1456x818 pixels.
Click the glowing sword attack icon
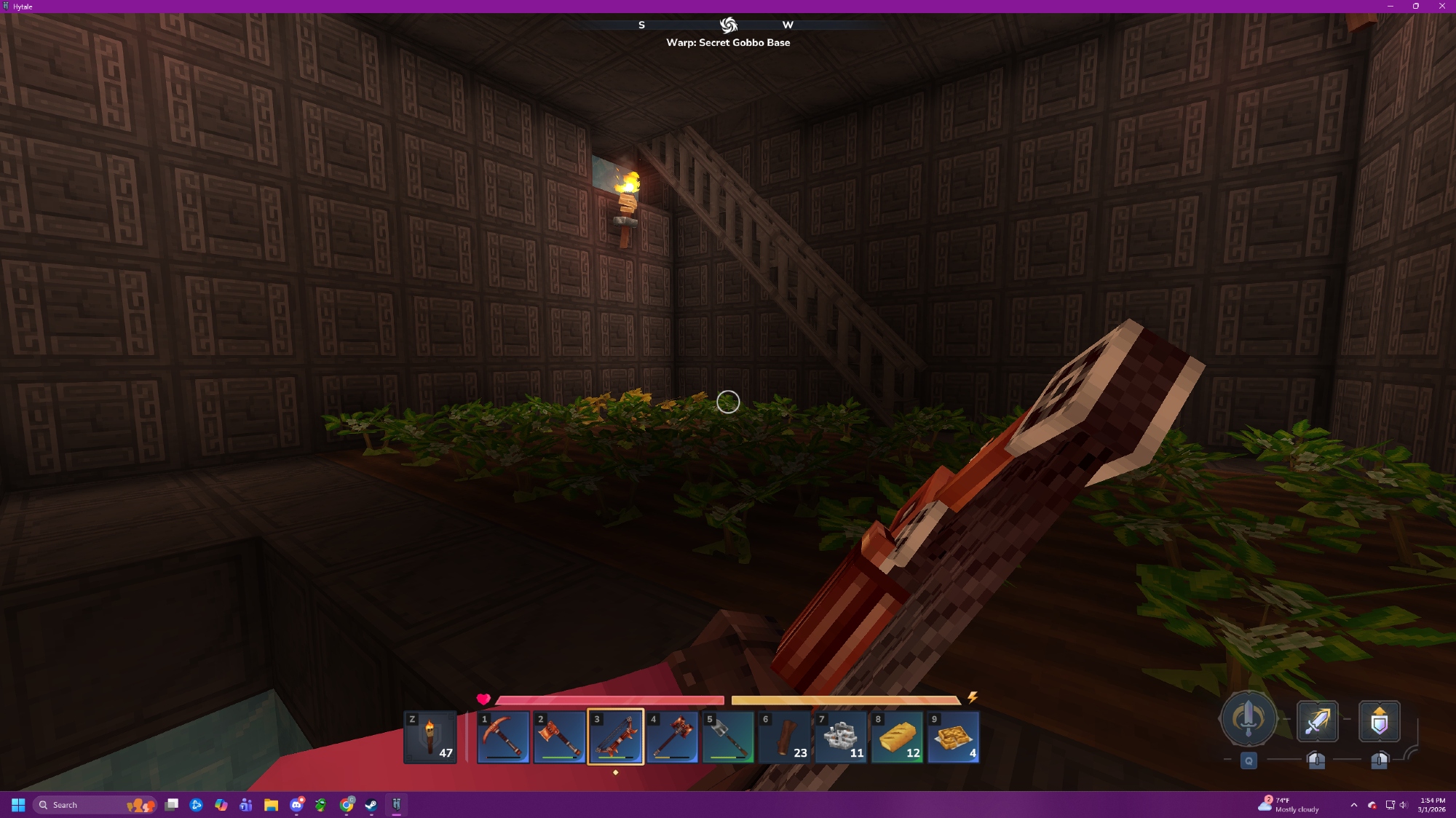click(x=1317, y=721)
